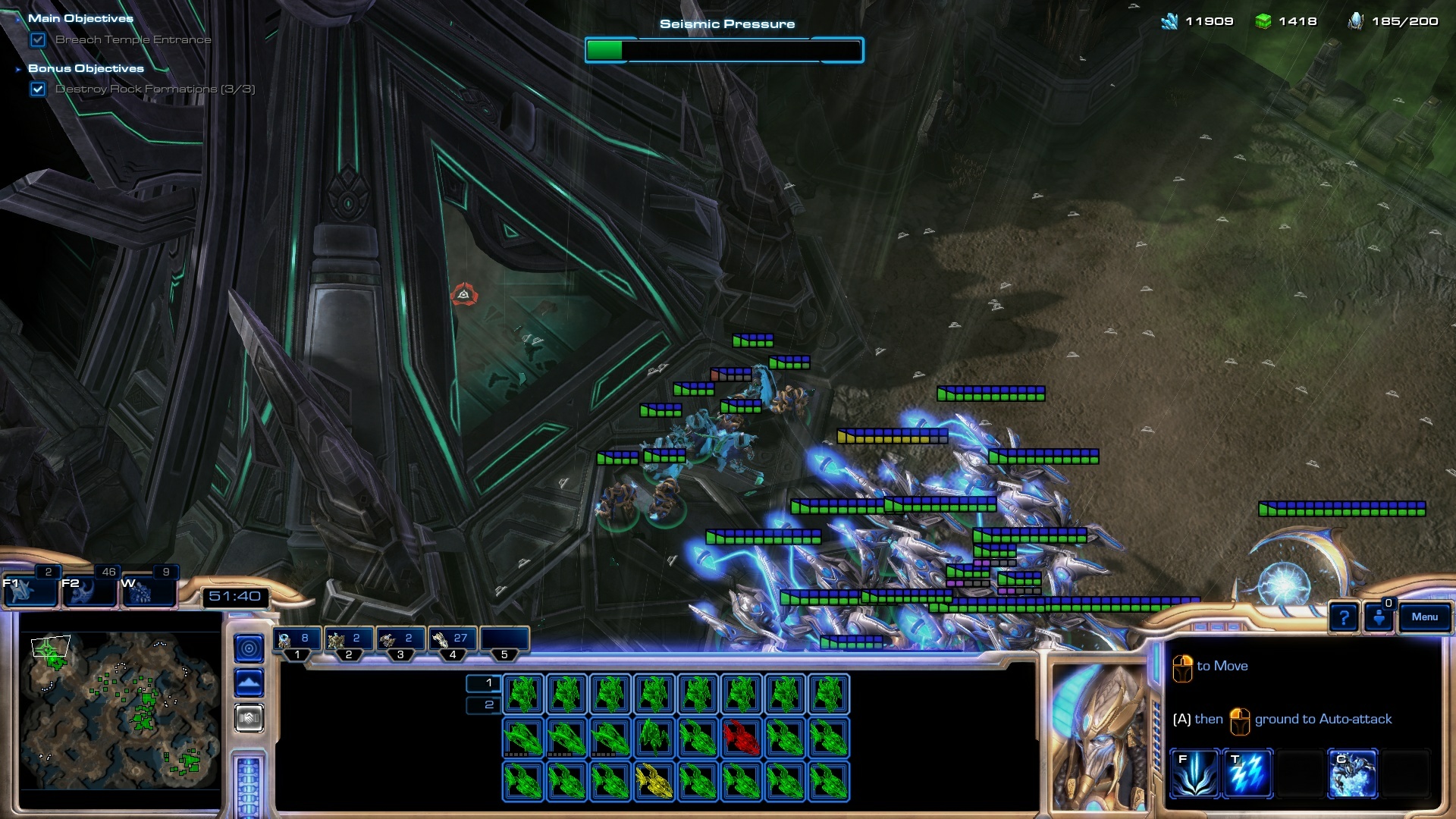
Task: Select the red damaged unit wireframe
Action: (x=741, y=738)
